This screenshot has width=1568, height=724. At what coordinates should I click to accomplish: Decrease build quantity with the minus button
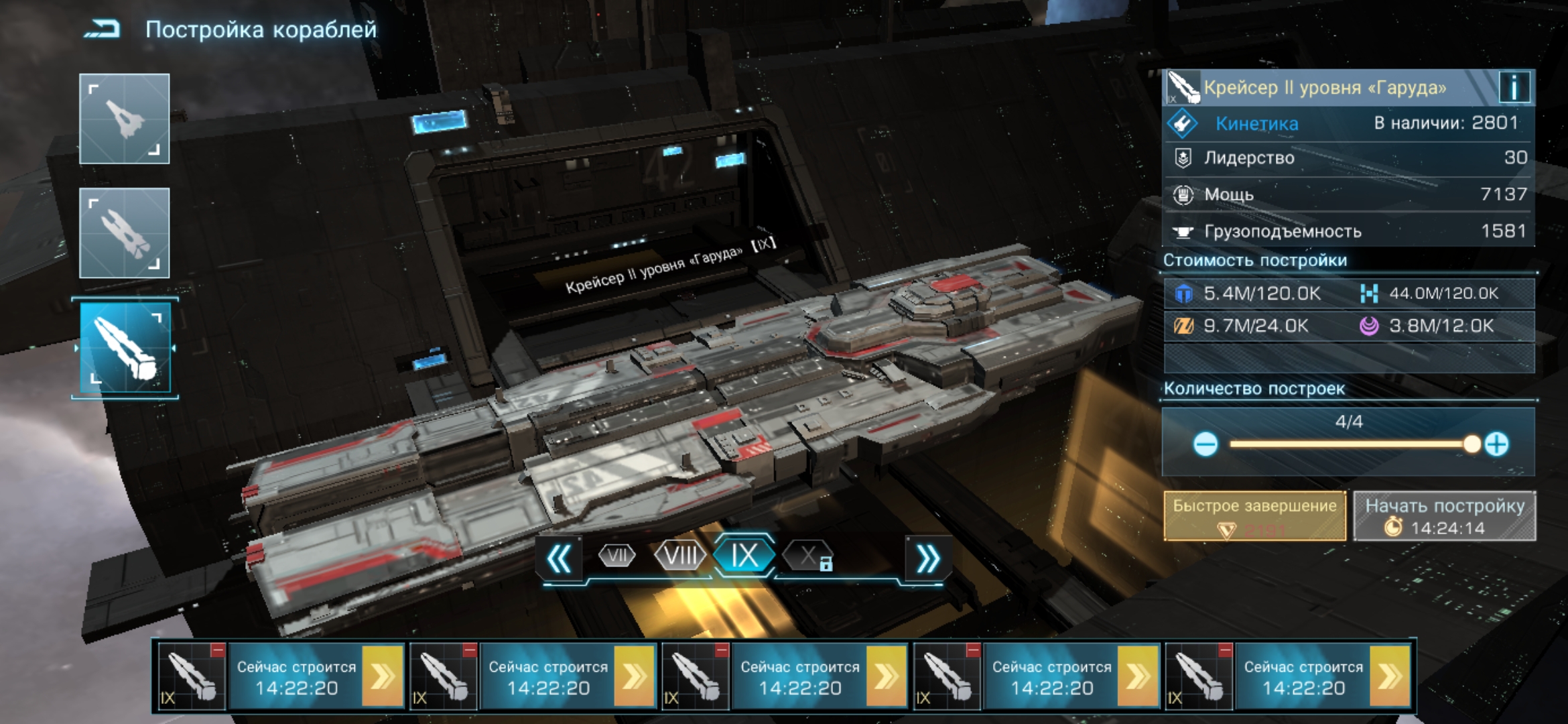click(x=1205, y=444)
